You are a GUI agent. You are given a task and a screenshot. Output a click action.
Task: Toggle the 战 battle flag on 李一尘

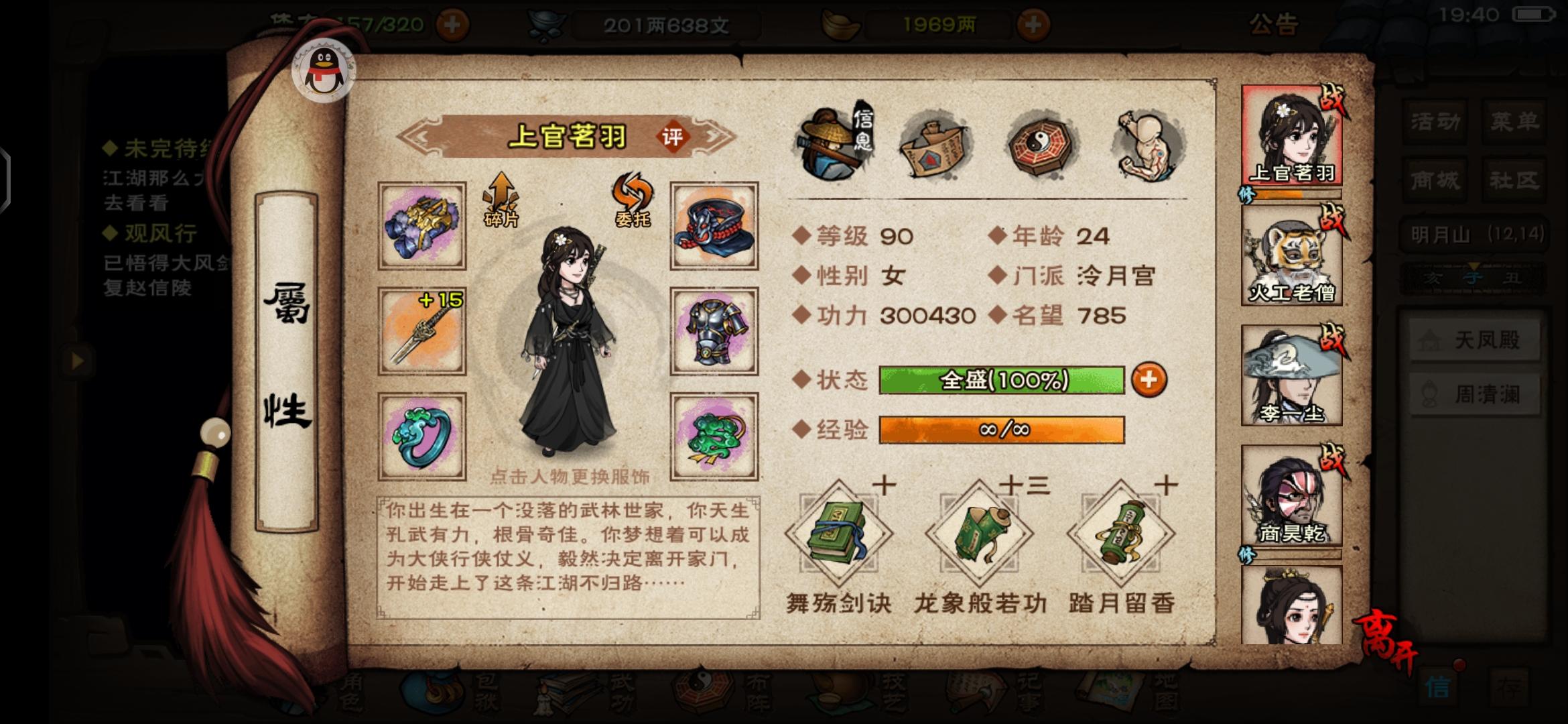click(x=1331, y=339)
